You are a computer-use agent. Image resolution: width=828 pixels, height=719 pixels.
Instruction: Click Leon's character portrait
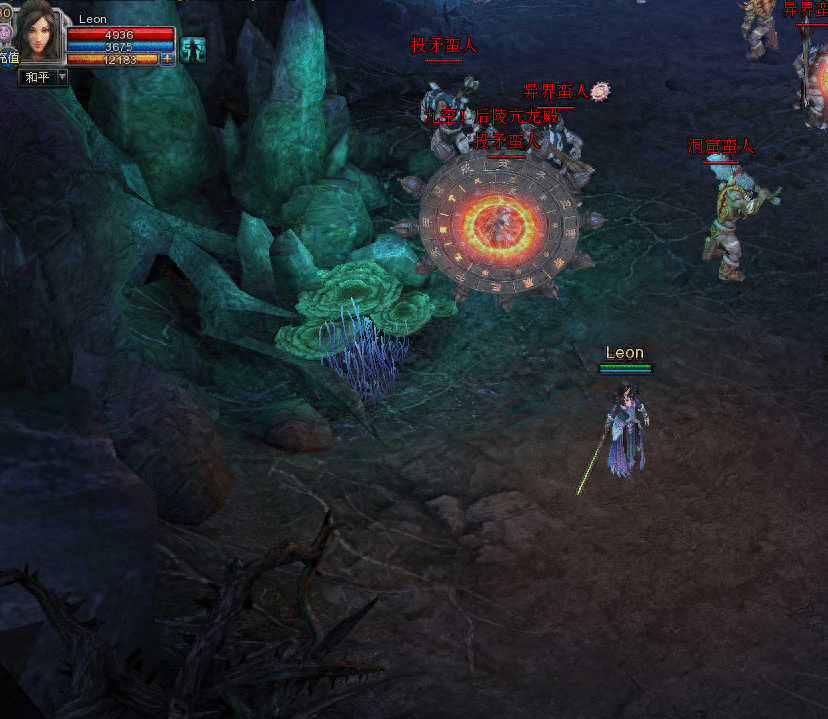(38, 33)
